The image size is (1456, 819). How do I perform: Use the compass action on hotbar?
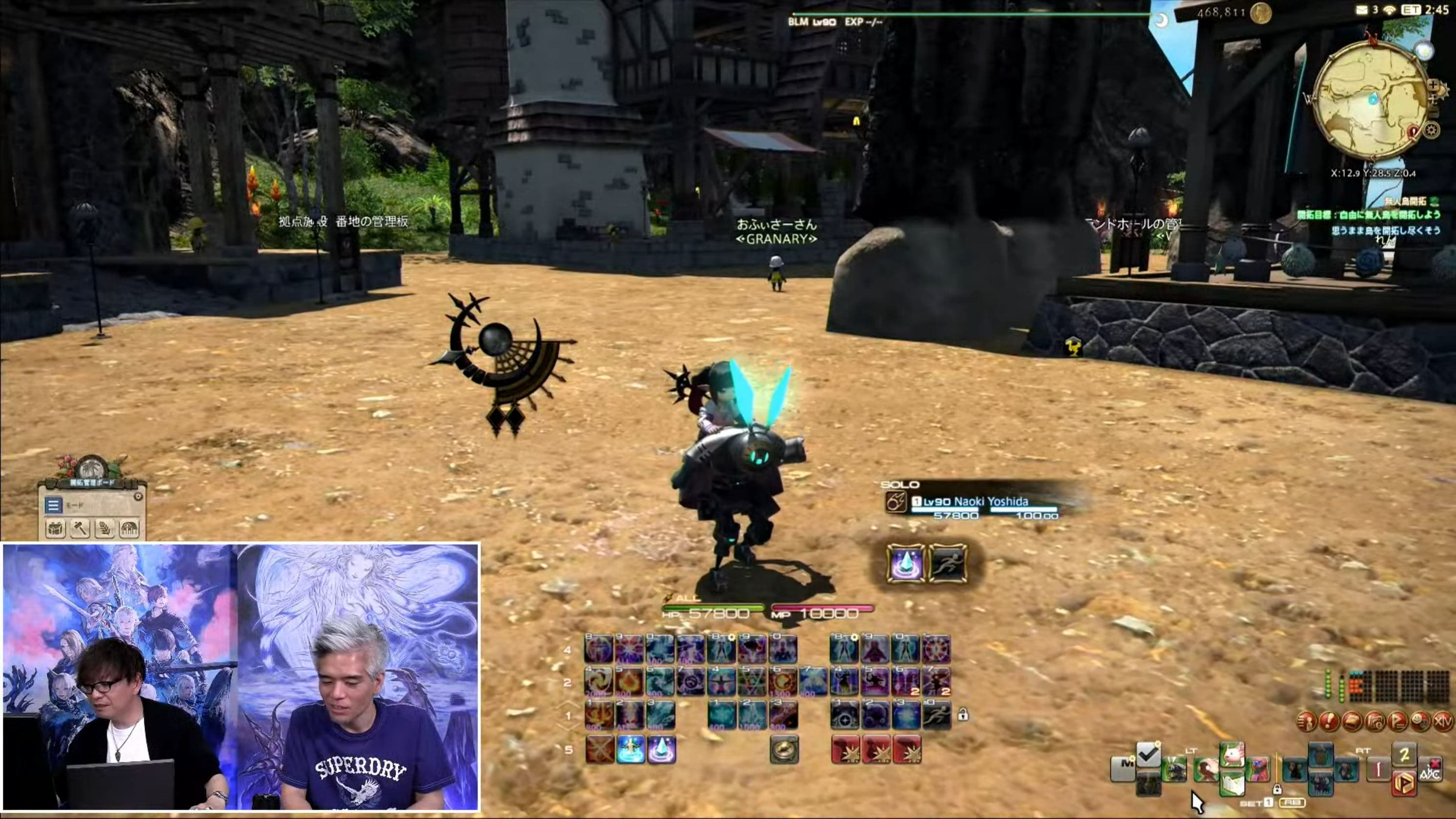tap(784, 750)
